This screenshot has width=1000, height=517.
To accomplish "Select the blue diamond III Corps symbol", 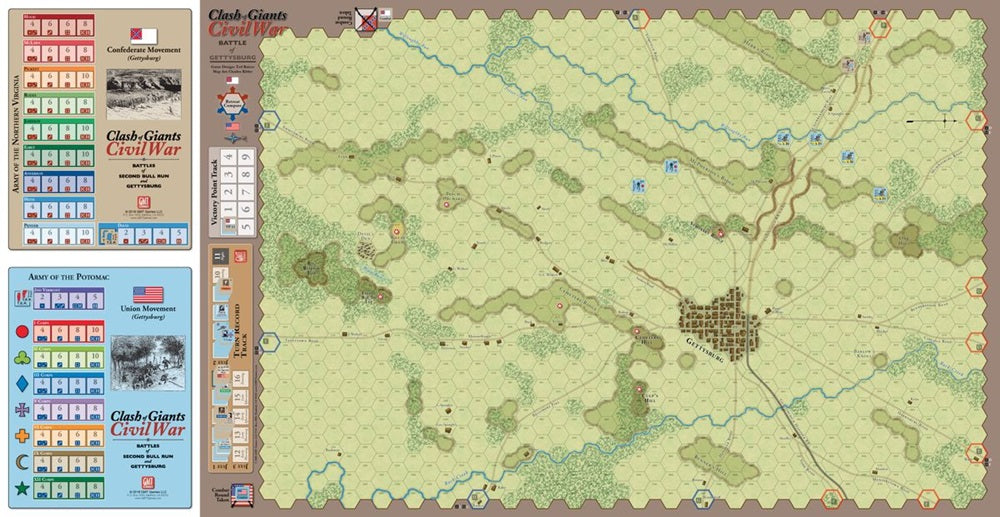I will point(21,382).
